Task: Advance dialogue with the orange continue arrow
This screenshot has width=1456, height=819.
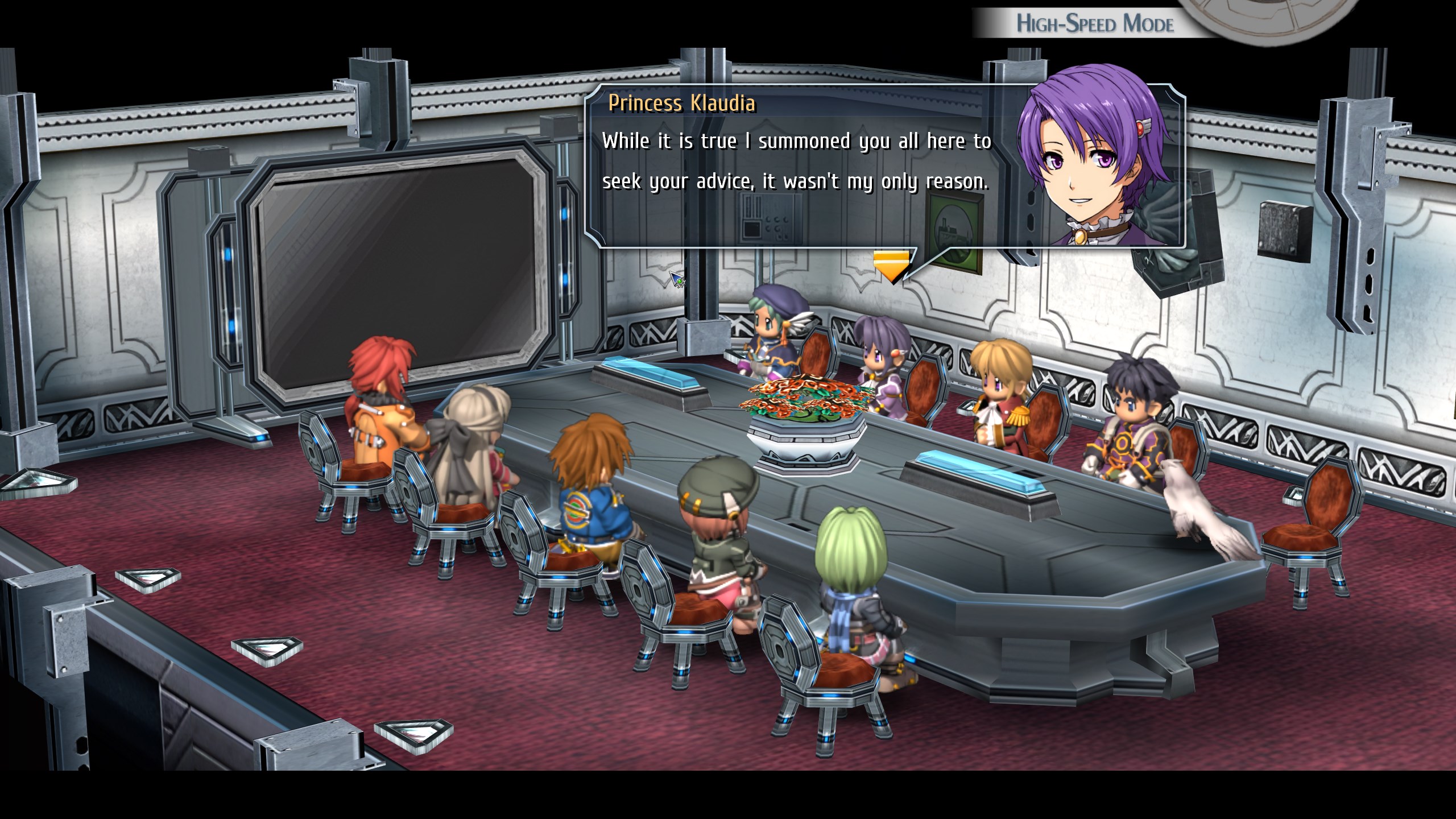Action: pyautogui.click(x=891, y=266)
